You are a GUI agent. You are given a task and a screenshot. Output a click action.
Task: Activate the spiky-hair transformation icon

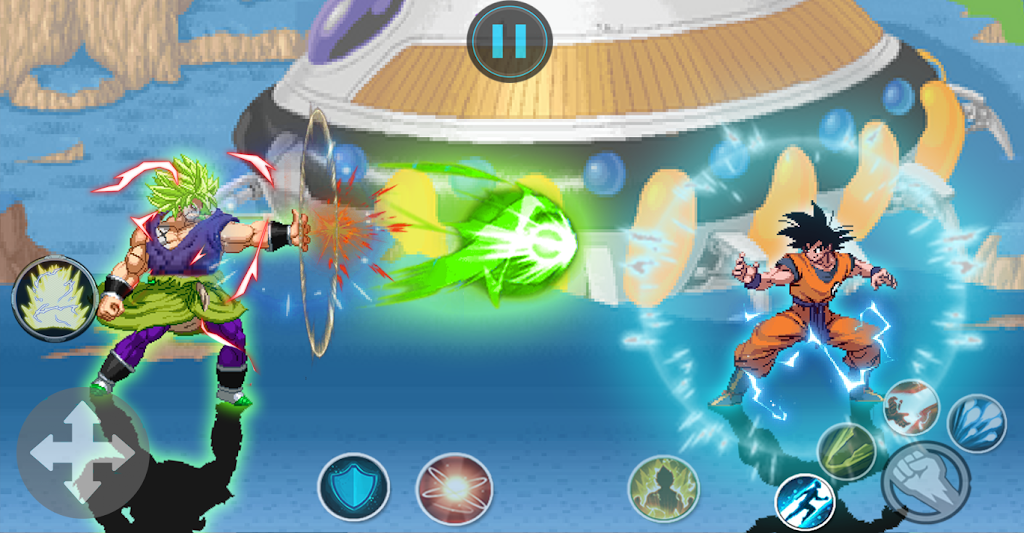[54, 298]
